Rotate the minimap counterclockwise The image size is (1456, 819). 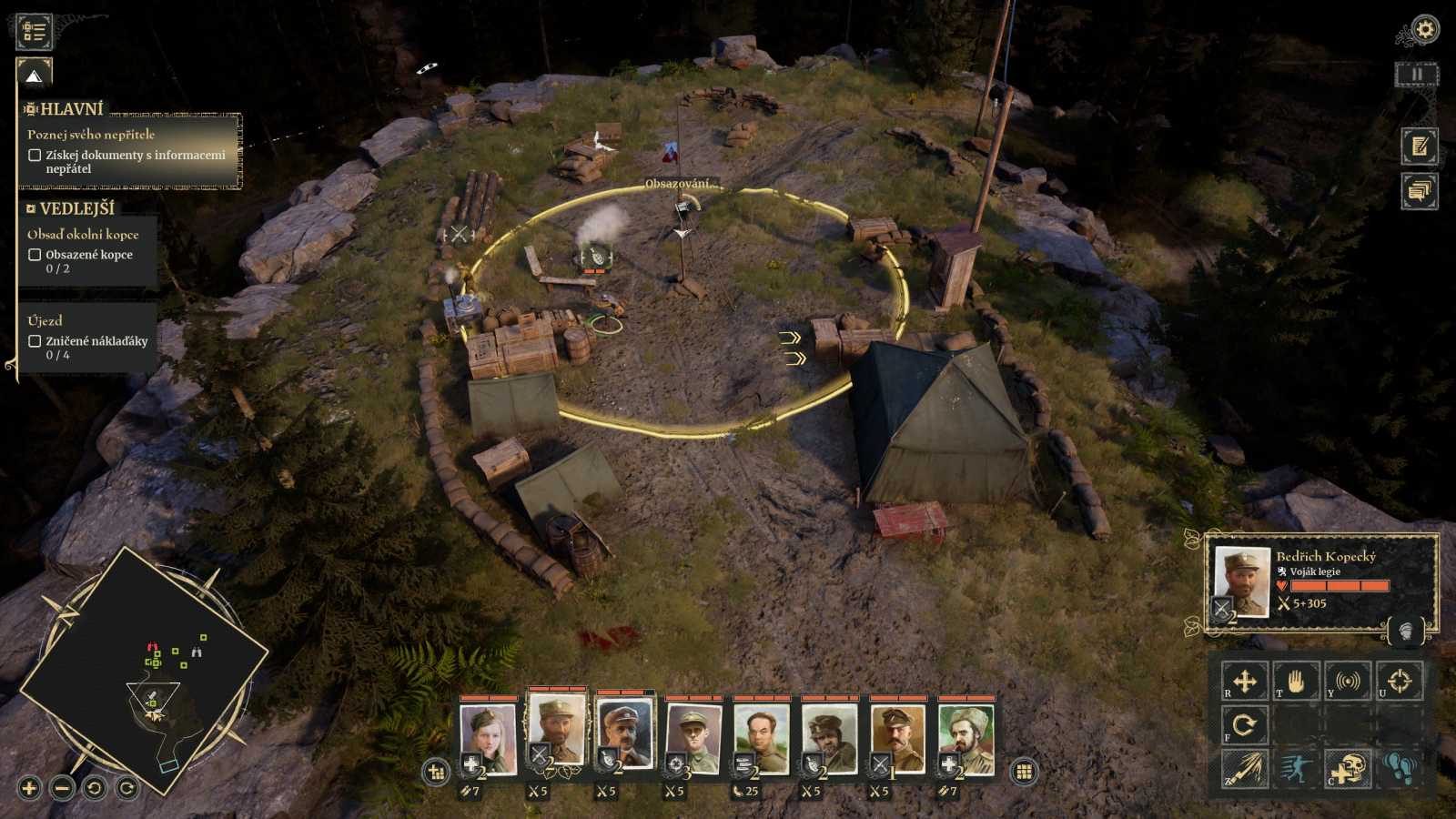coord(95,788)
